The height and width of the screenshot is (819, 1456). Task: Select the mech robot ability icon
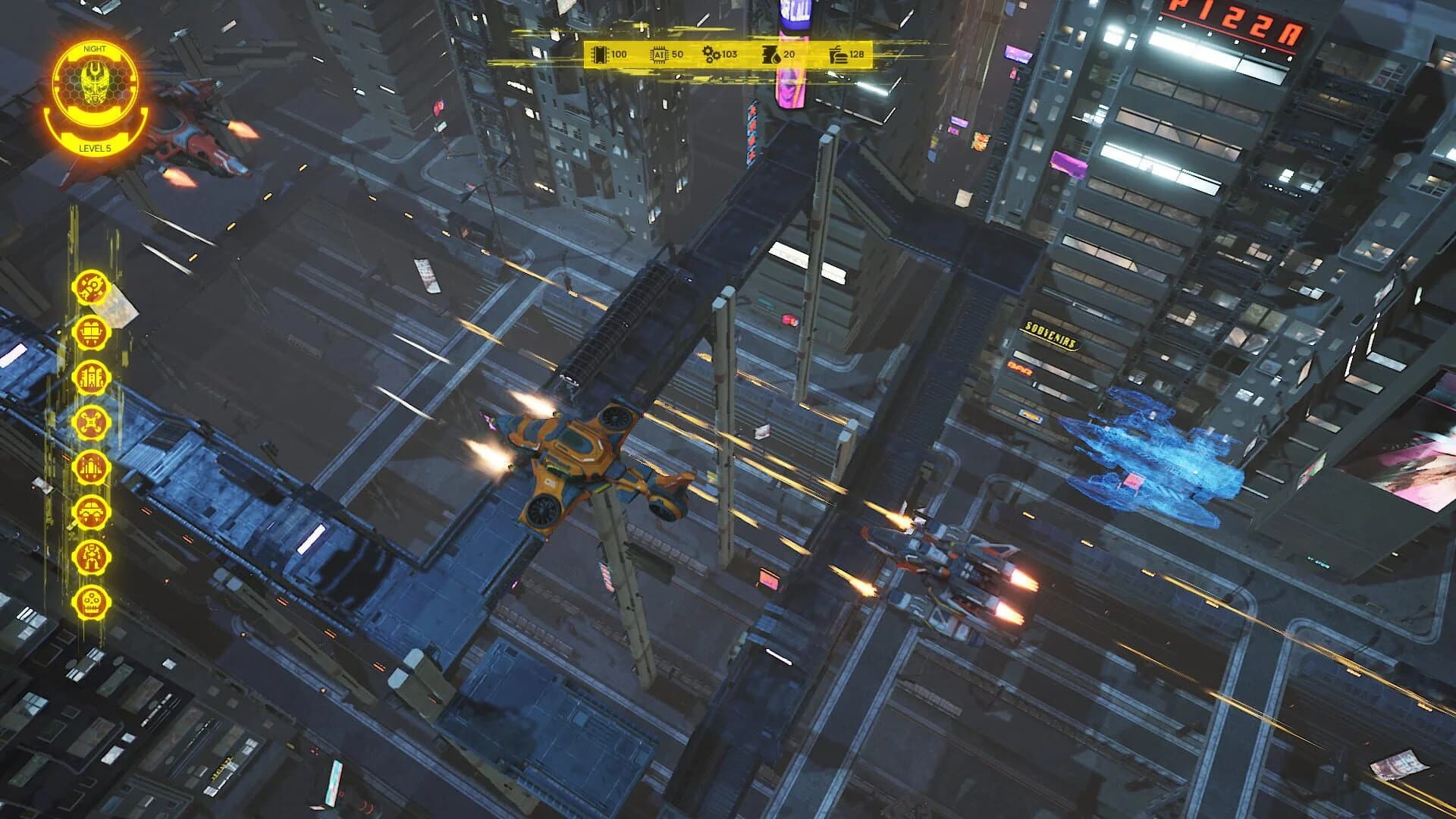click(91, 556)
